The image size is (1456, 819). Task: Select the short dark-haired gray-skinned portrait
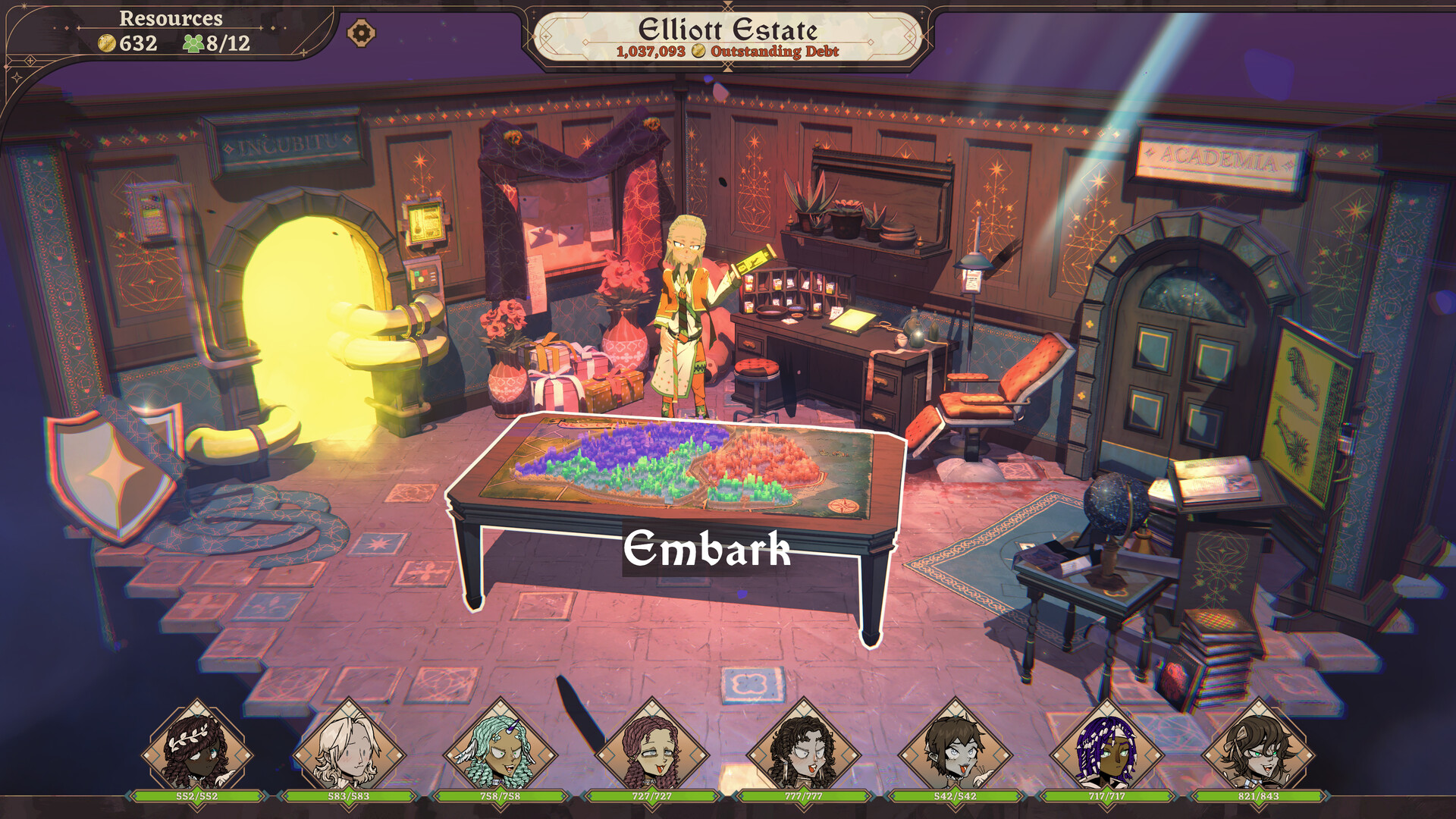click(x=955, y=747)
